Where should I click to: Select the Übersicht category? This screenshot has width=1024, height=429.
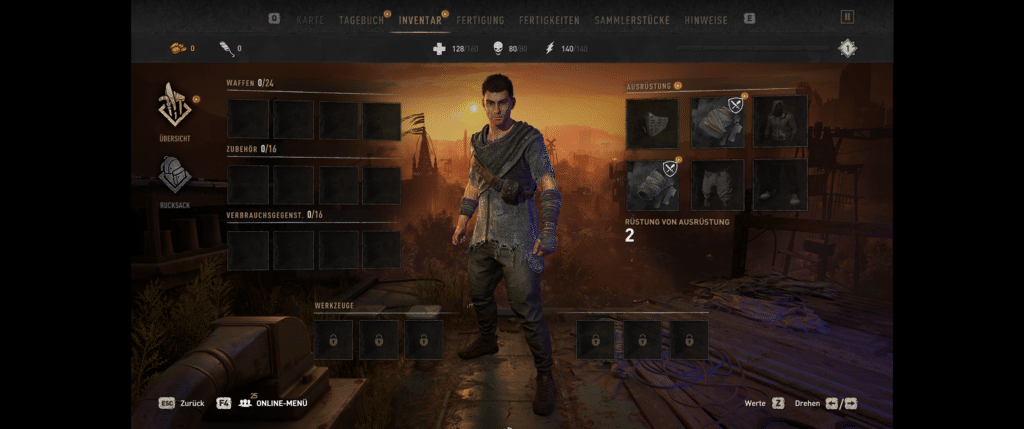tap(174, 110)
